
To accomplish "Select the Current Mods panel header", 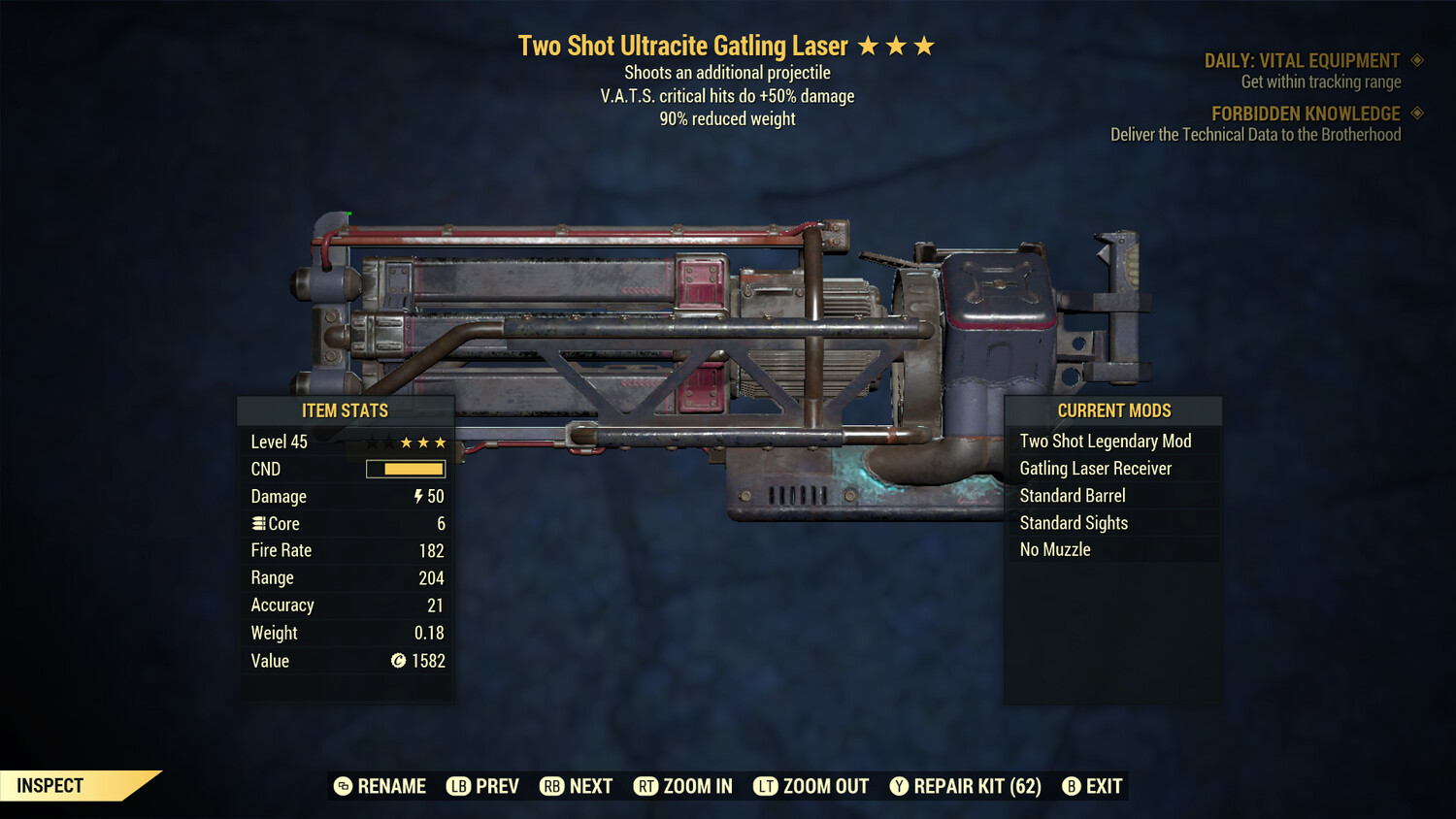I will (1112, 410).
